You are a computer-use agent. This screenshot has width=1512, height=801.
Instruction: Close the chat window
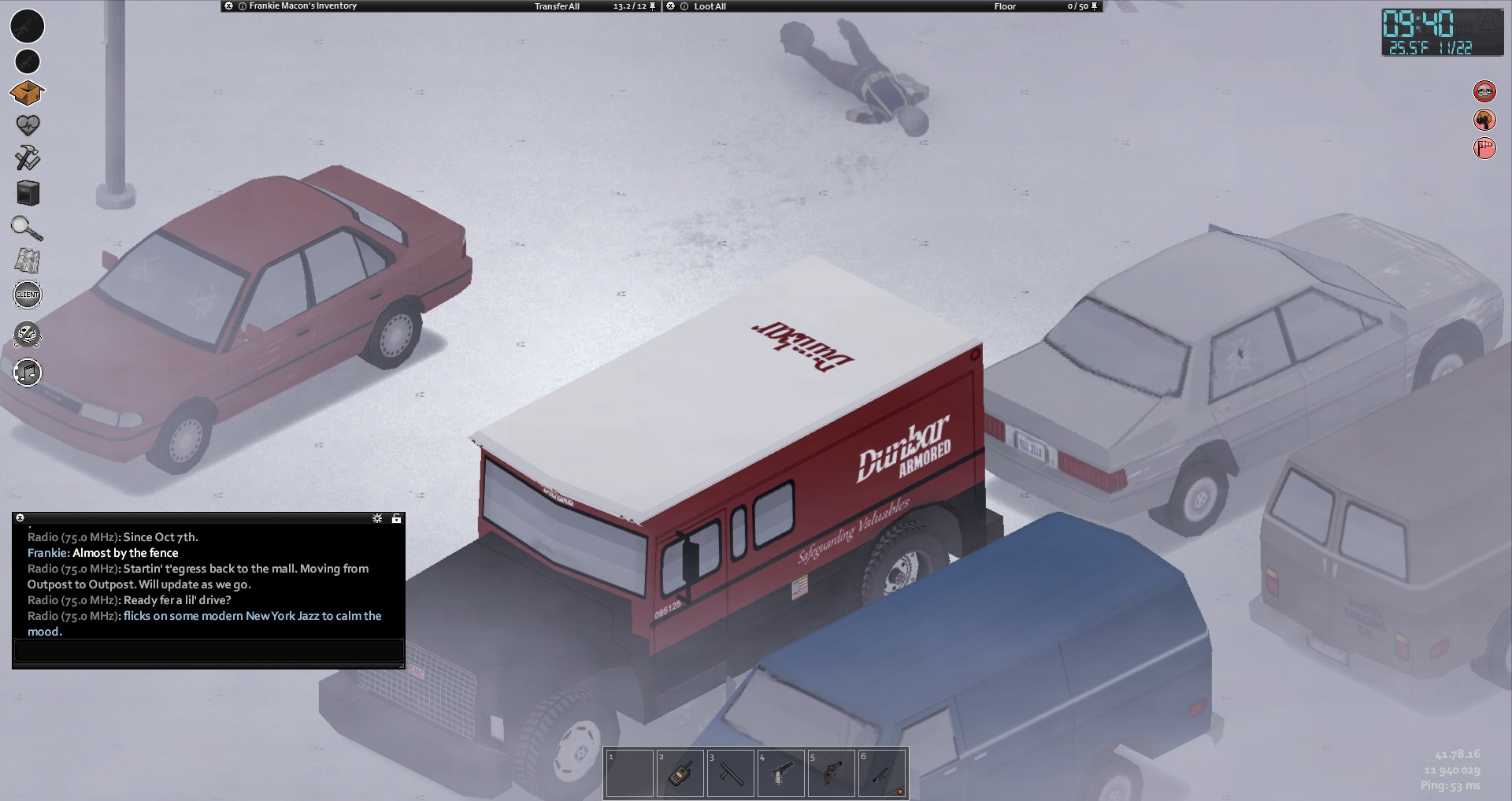pos(20,518)
